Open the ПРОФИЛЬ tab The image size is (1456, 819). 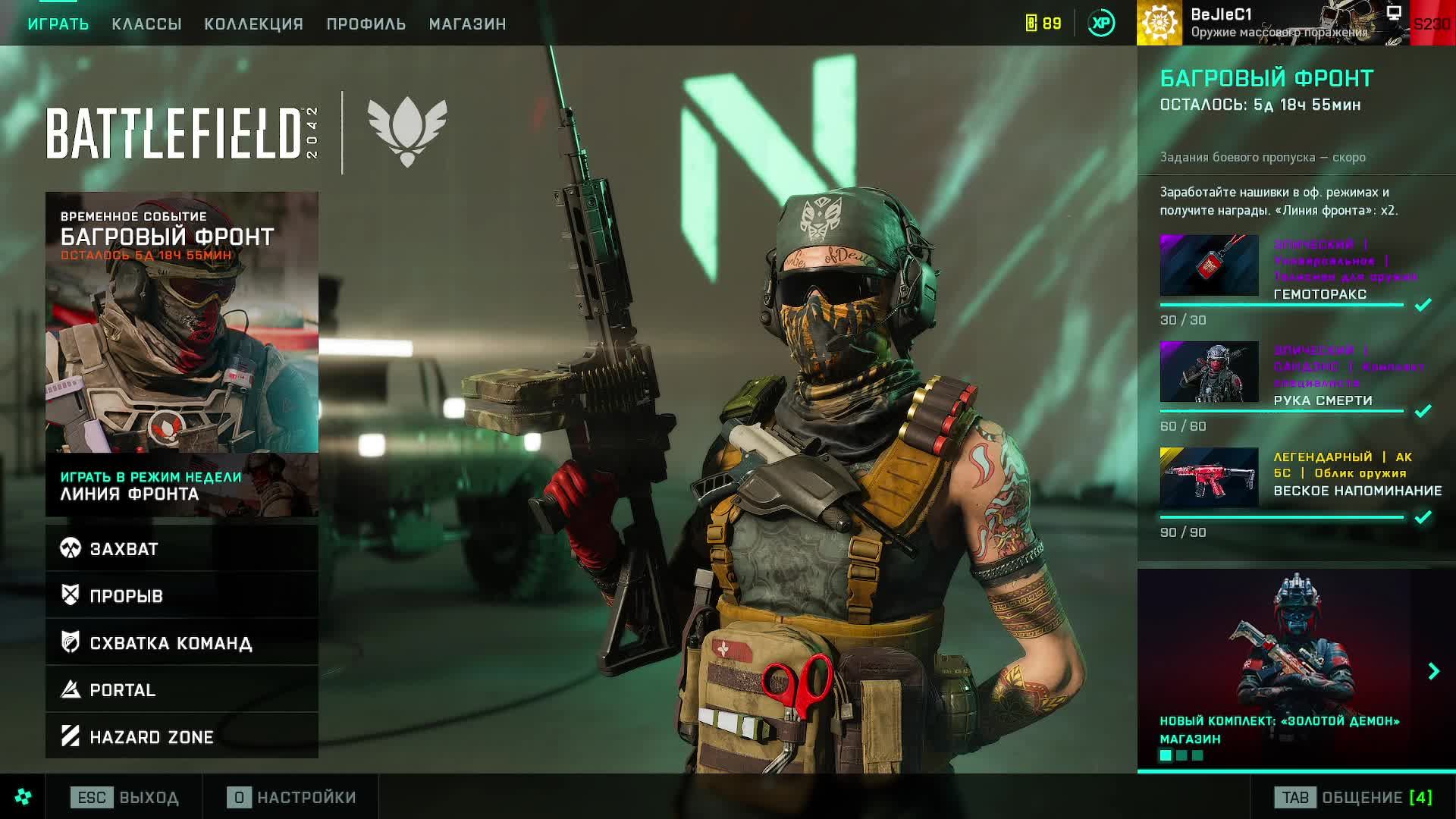tap(366, 24)
